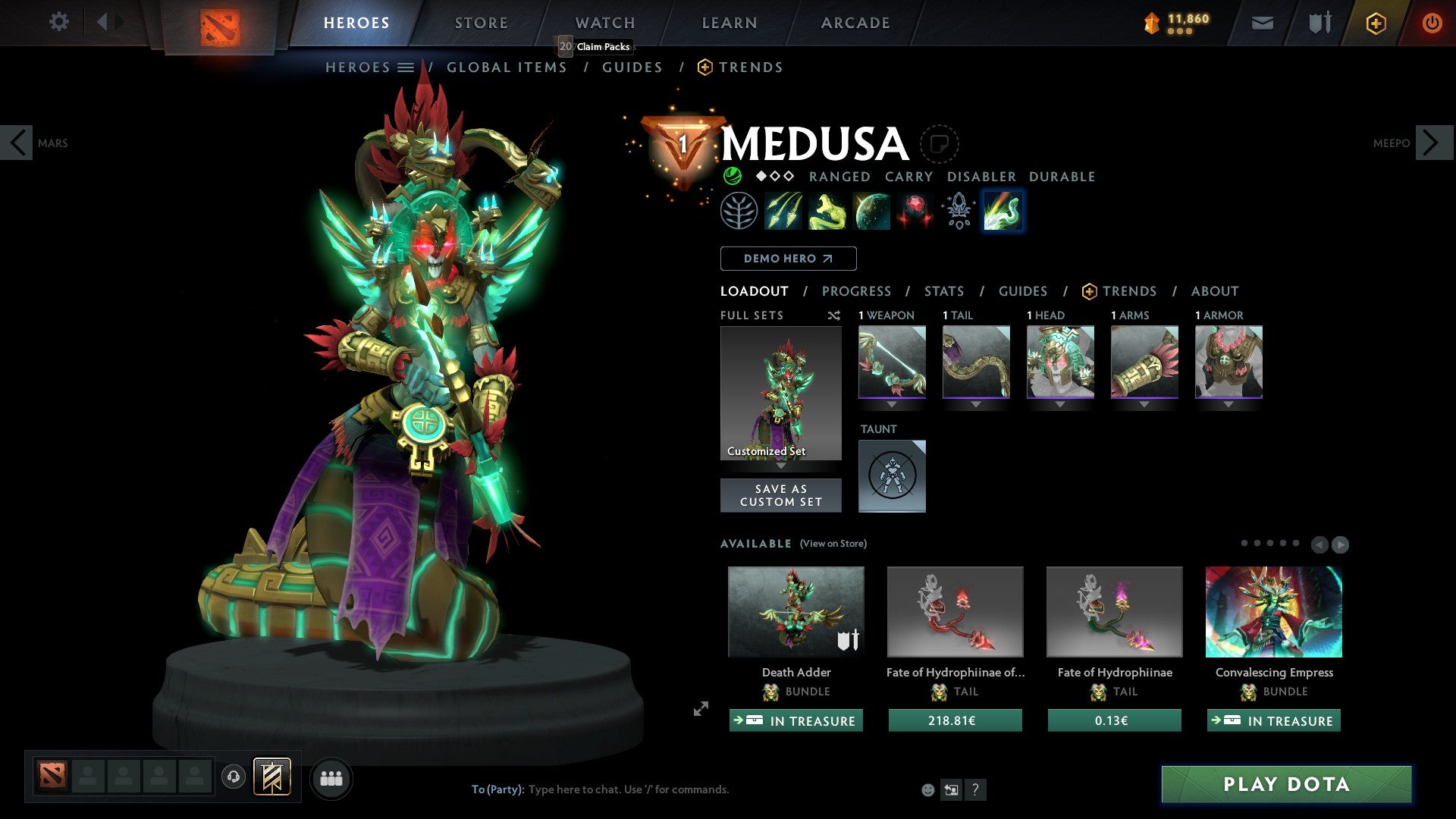1456x819 pixels.
Task: Expand the 1 WEAPON item slot dropdown arrow
Action: pos(892,404)
